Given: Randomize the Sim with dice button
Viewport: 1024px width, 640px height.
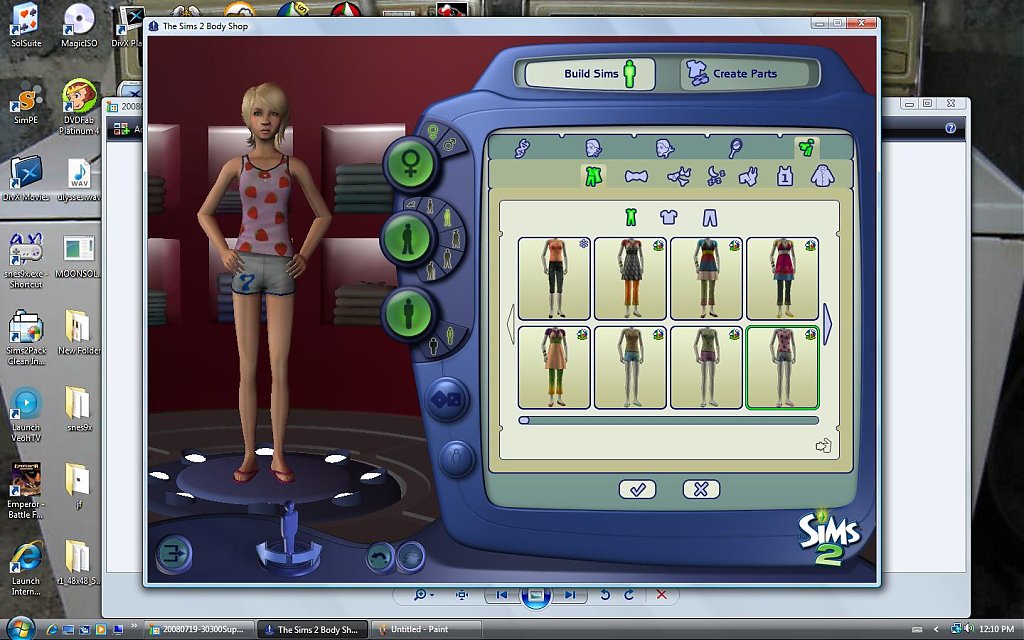Looking at the screenshot, I should tap(441, 402).
